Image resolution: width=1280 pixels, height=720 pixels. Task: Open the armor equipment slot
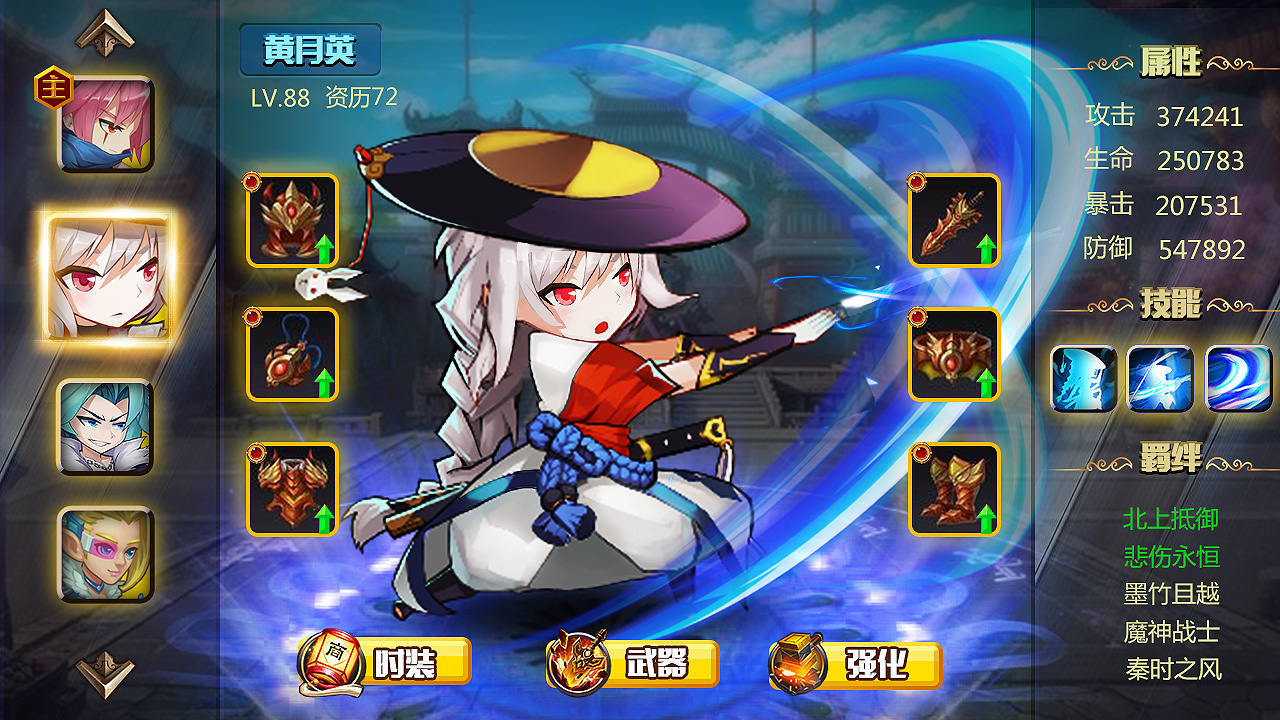tap(291, 490)
